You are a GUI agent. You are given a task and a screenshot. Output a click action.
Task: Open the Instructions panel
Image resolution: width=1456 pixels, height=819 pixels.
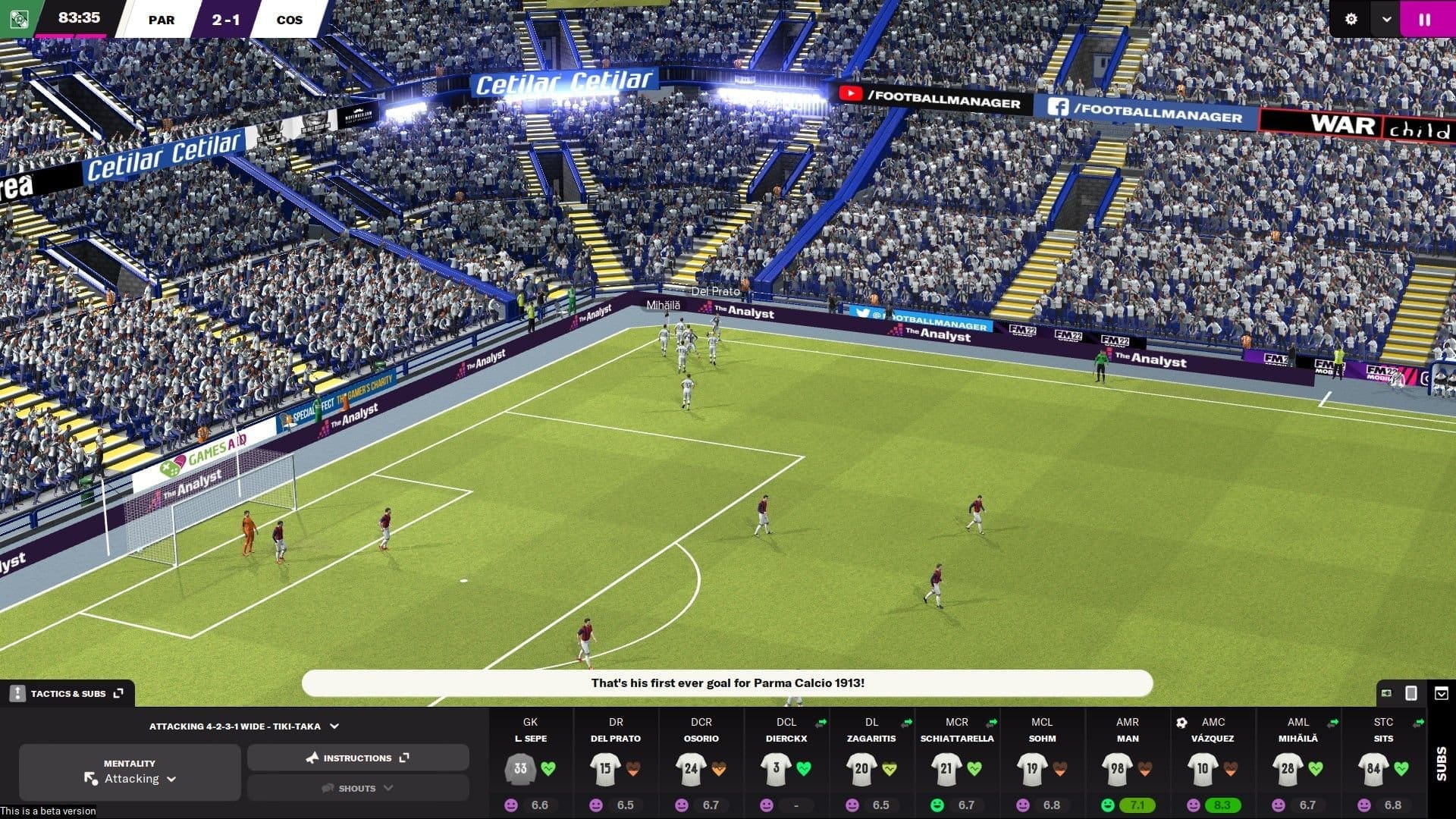(x=358, y=757)
